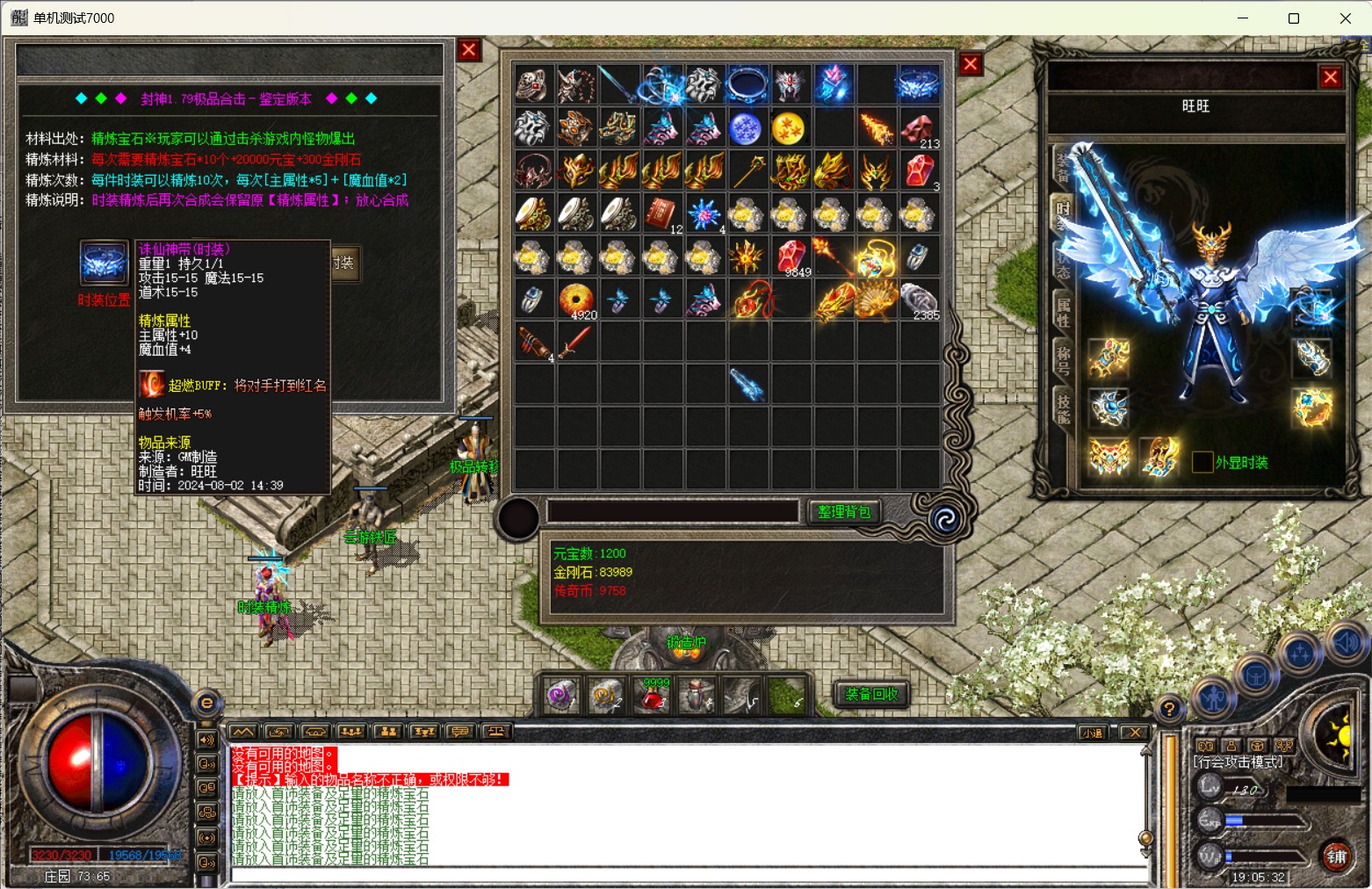Close the inventory bag window
This screenshot has width=1372, height=889.
point(971,64)
